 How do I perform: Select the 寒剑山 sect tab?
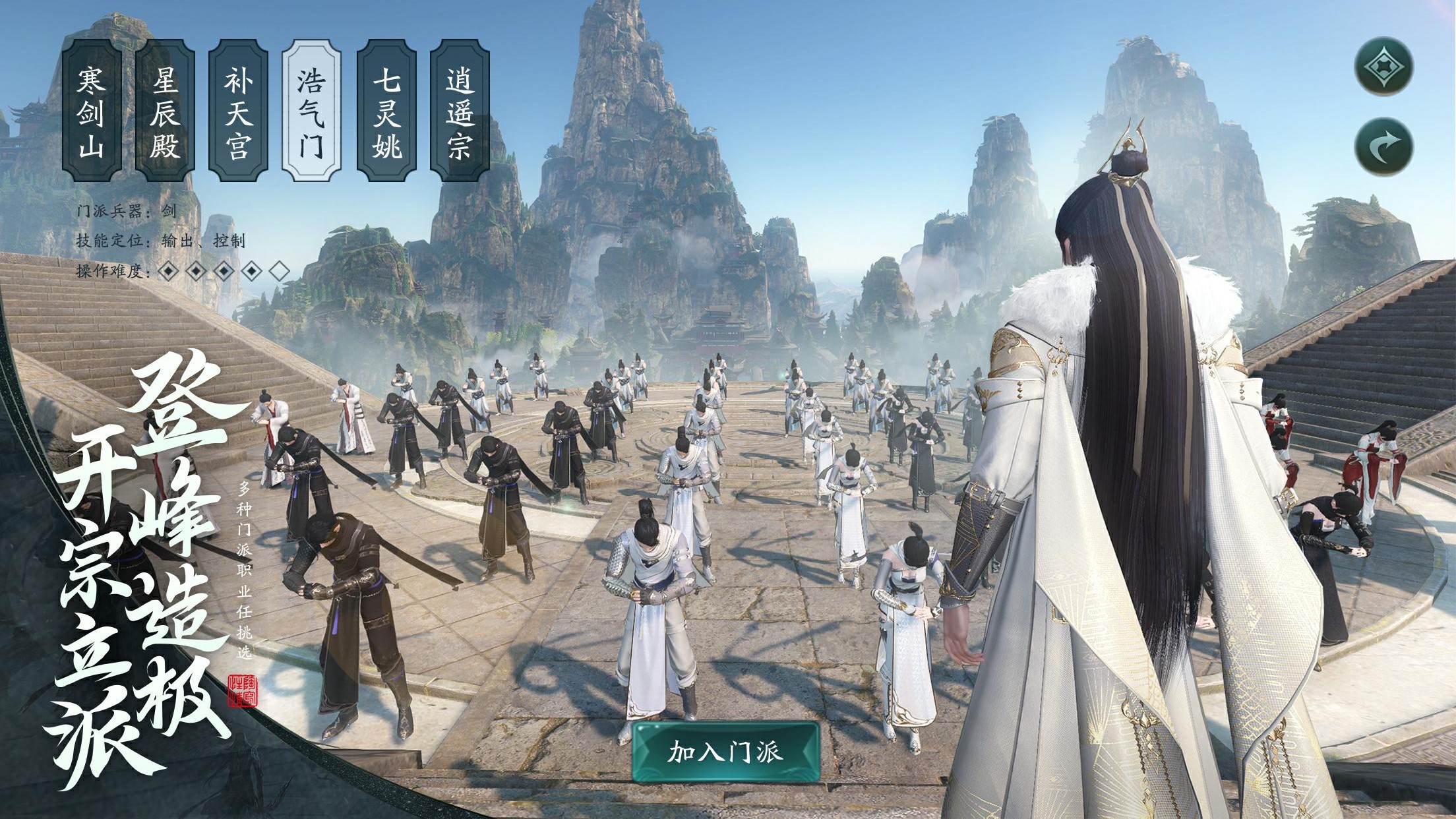(x=92, y=110)
